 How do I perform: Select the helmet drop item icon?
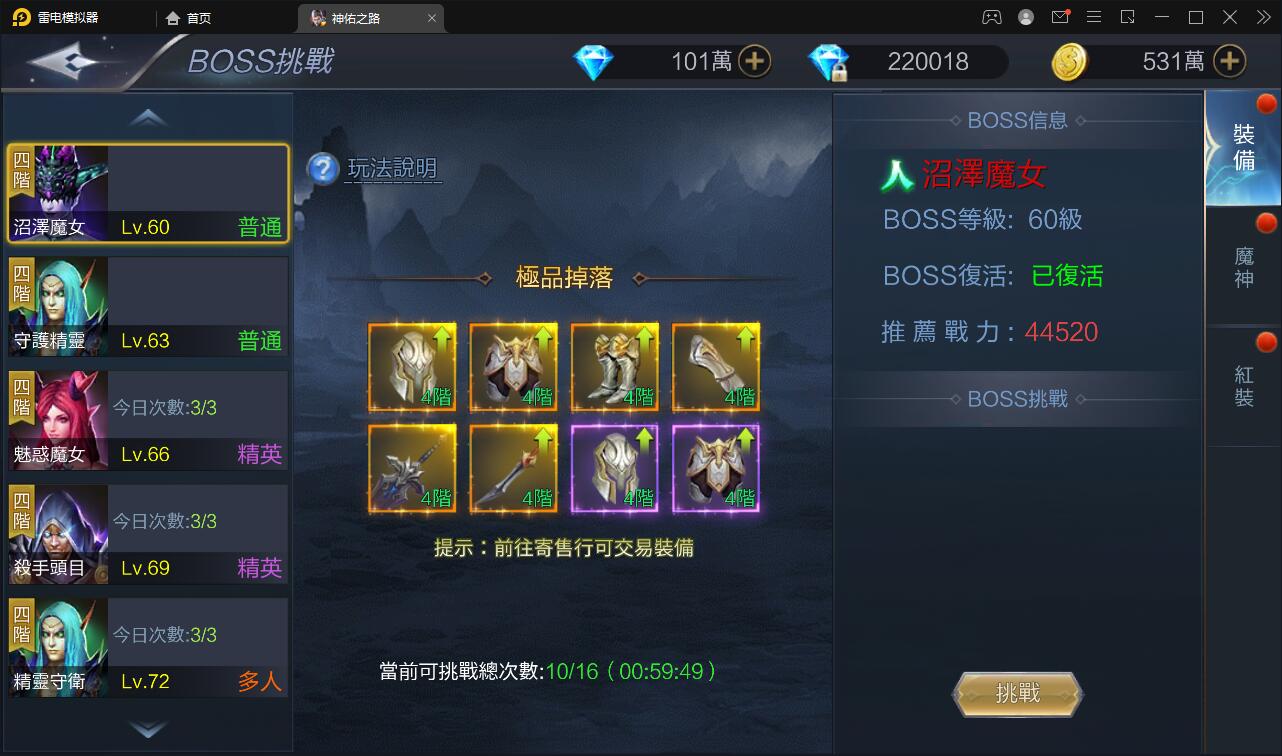[412, 365]
